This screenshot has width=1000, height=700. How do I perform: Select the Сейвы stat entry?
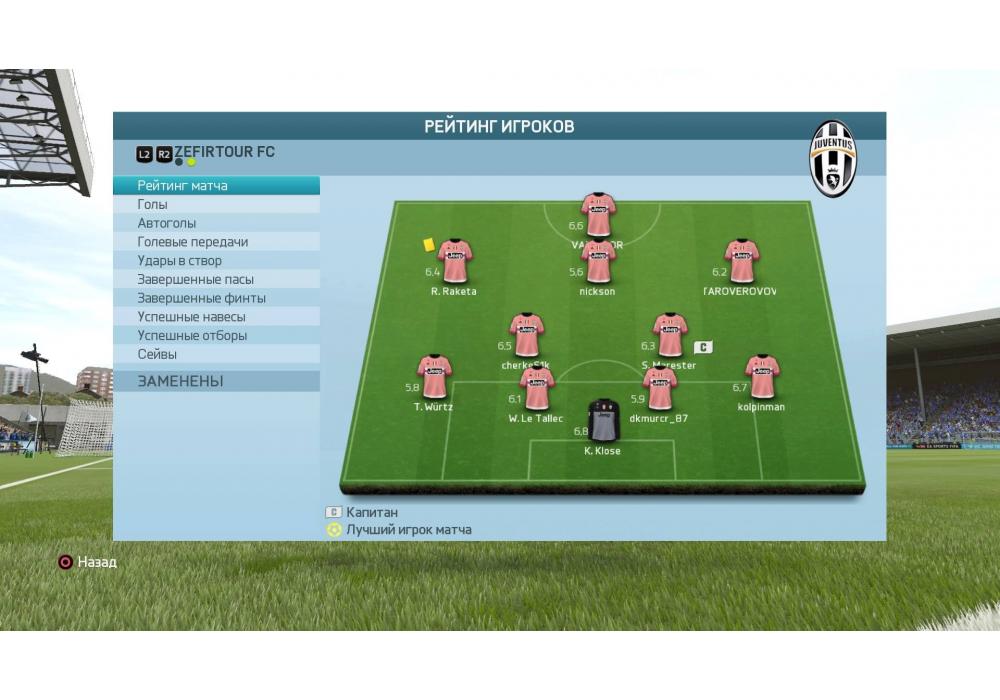tap(157, 354)
